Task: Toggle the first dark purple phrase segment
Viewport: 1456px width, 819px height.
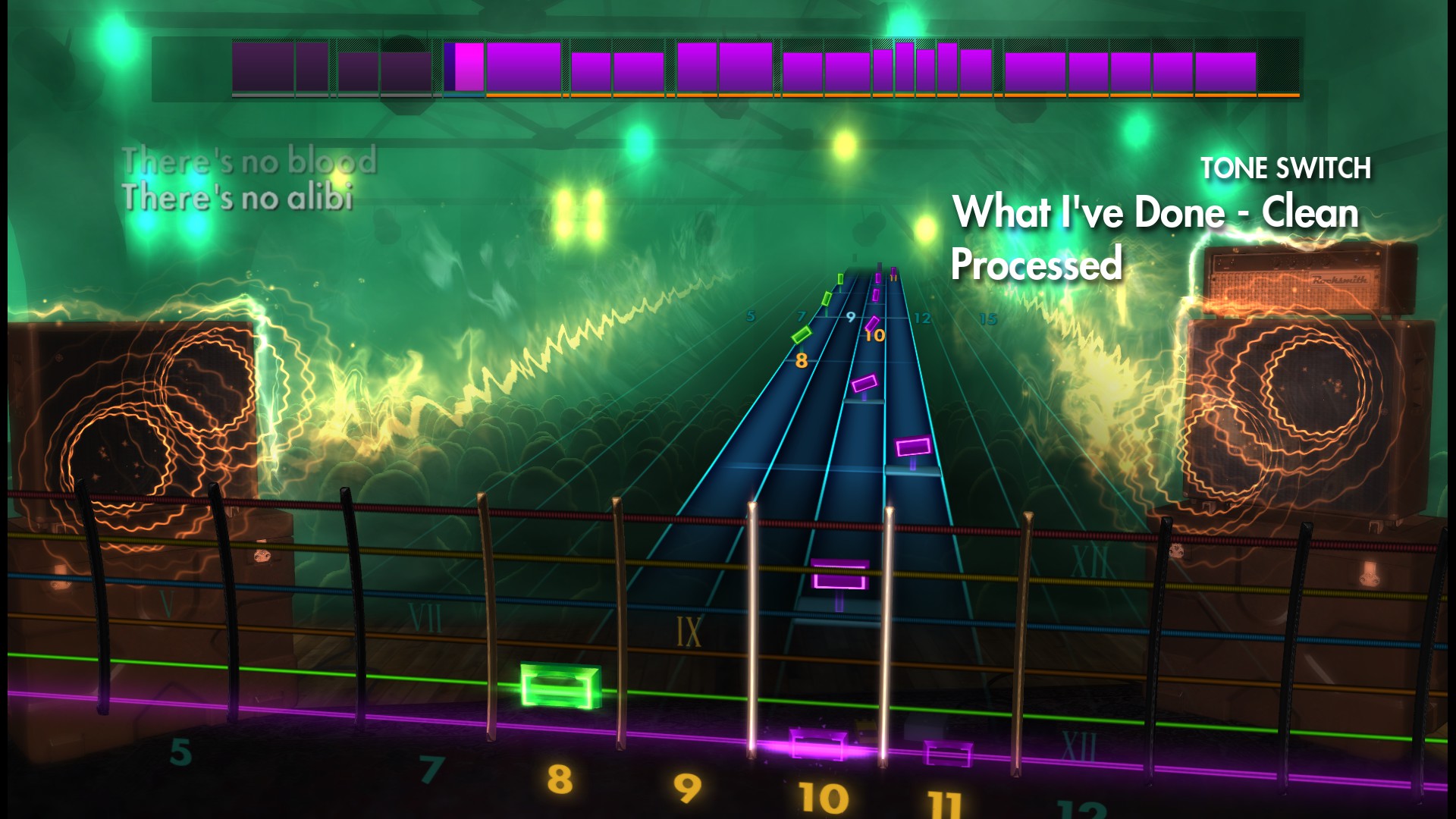Action: point(262,68)
